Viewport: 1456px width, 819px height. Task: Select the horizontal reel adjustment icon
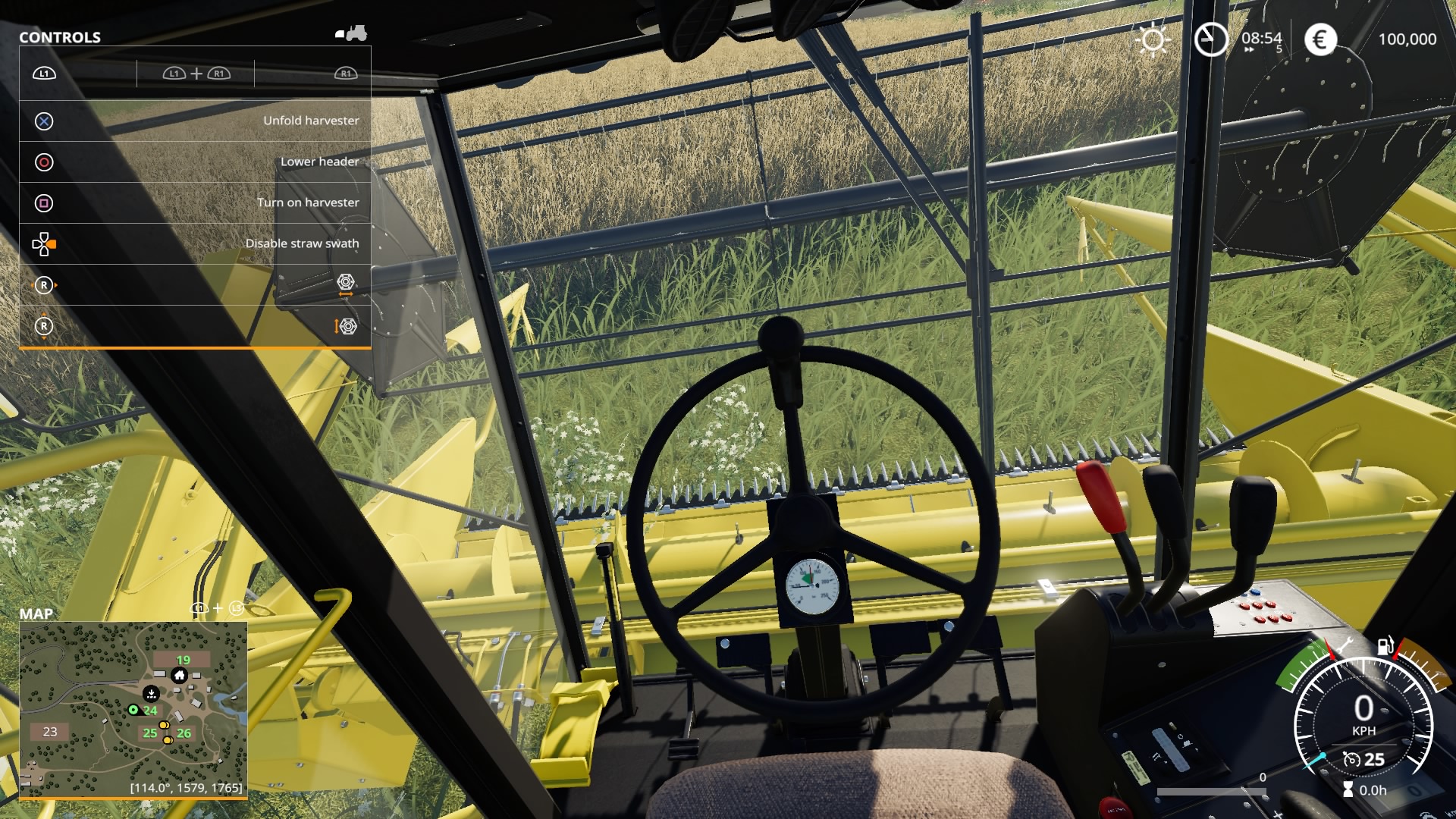(347, 285)
